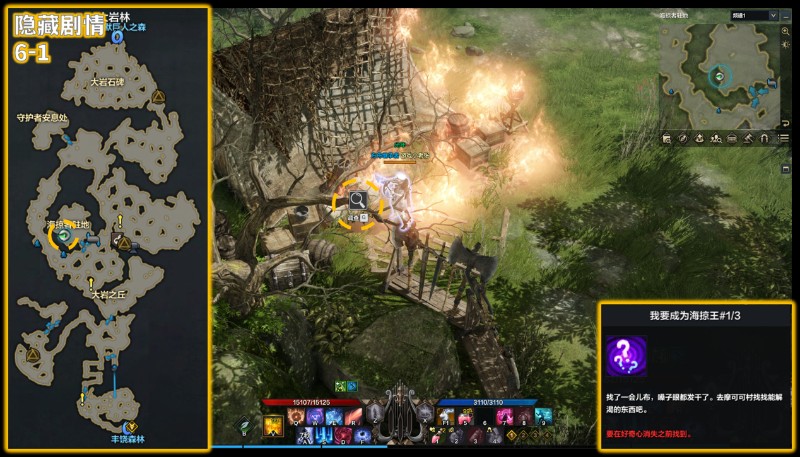800x457 pixels.
Task: Click the minimap in the top-right corner
Action: pyautogui.click(x=720, y=75)
